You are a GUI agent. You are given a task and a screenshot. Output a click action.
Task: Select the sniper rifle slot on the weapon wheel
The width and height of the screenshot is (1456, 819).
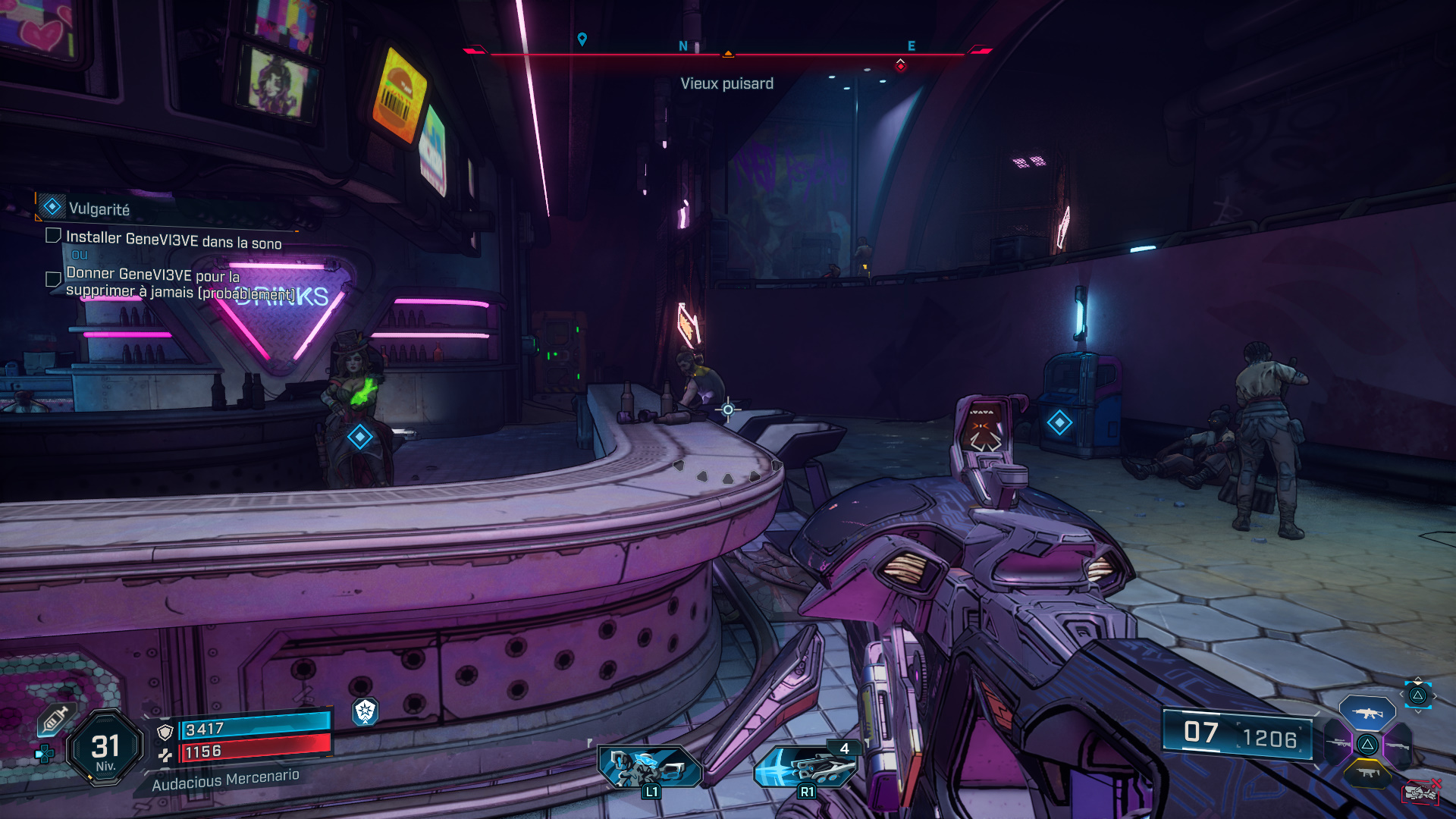[x=1338, y=744]
